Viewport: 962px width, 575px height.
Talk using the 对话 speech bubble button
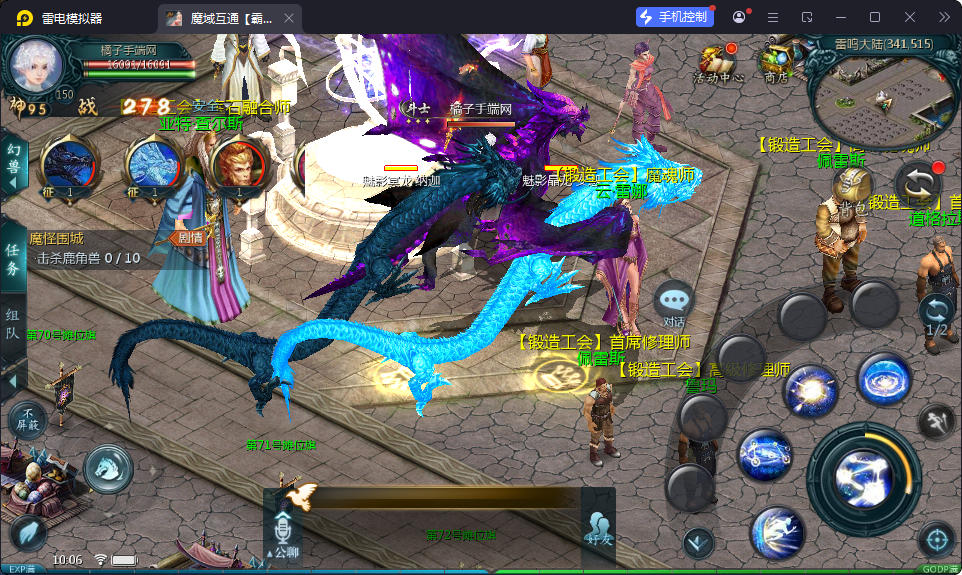pos(675,303)
